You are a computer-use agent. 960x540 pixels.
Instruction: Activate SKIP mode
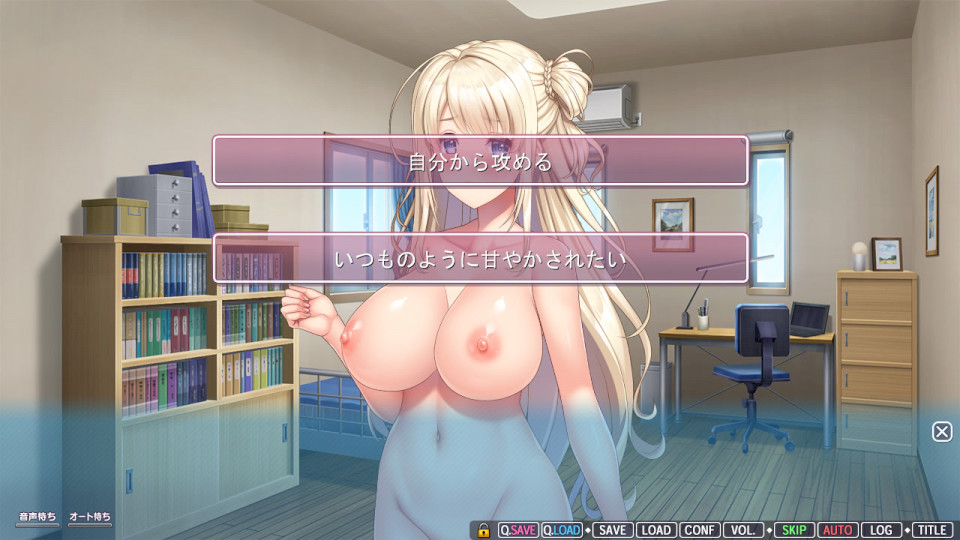click(x=794, y=530)
